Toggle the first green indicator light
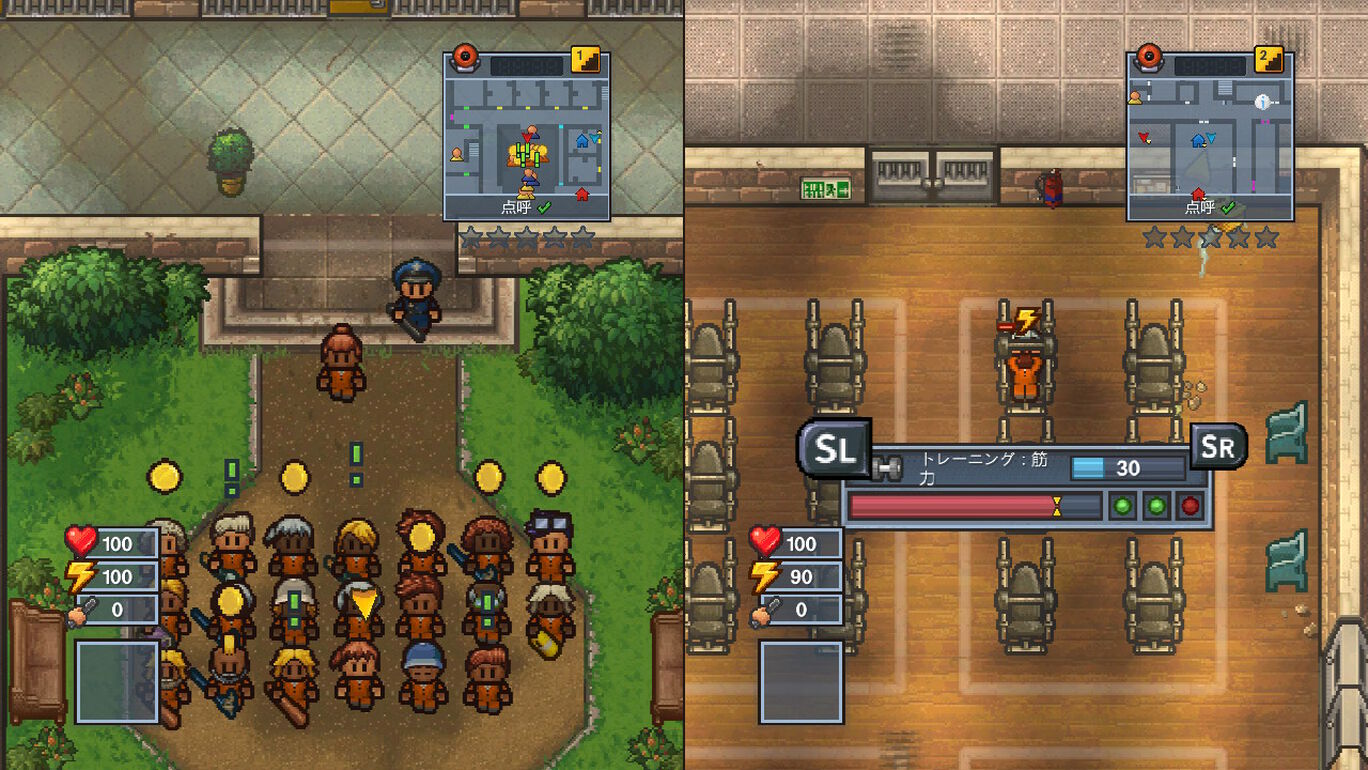 [1123, 505]
